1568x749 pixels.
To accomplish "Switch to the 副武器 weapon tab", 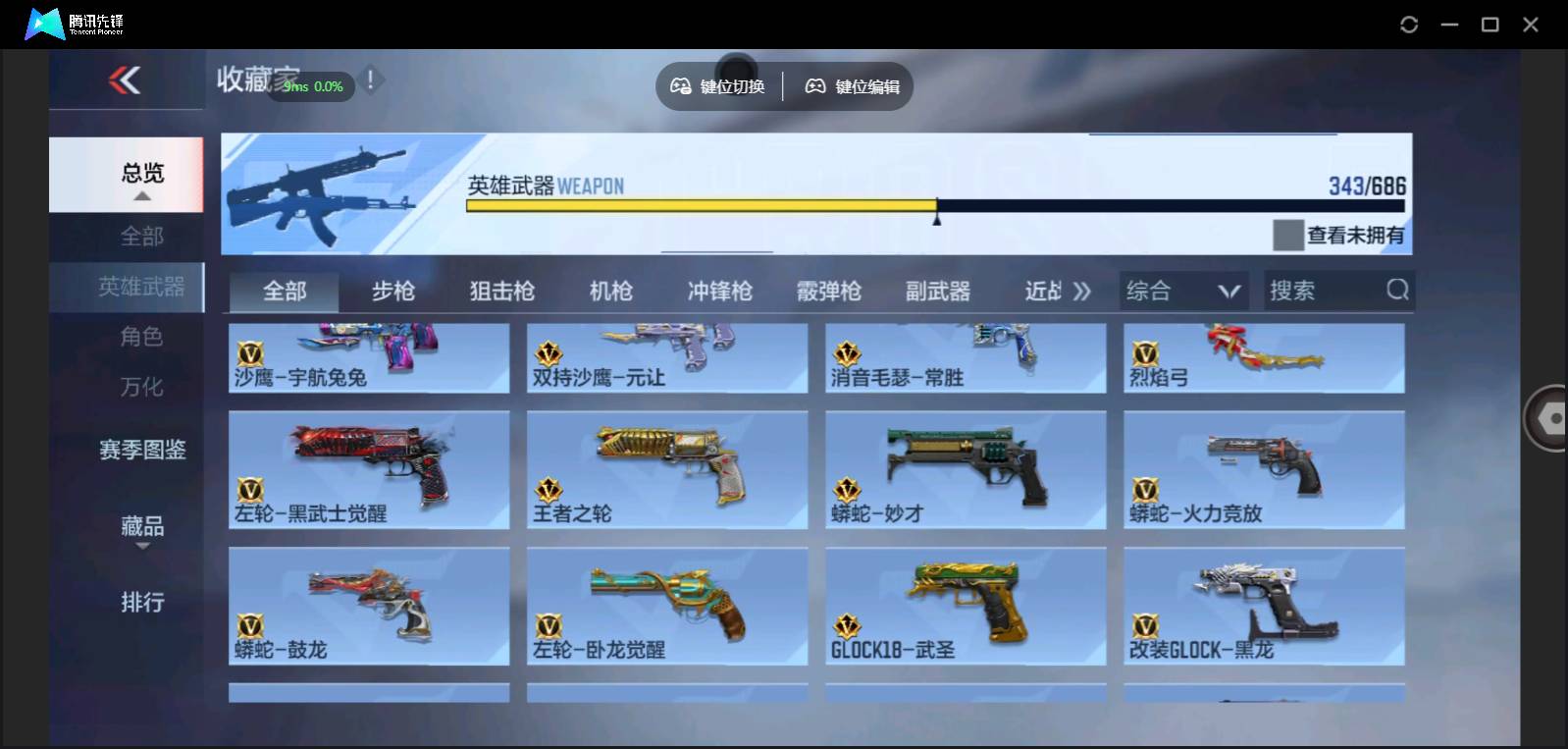I will (937, 290).
